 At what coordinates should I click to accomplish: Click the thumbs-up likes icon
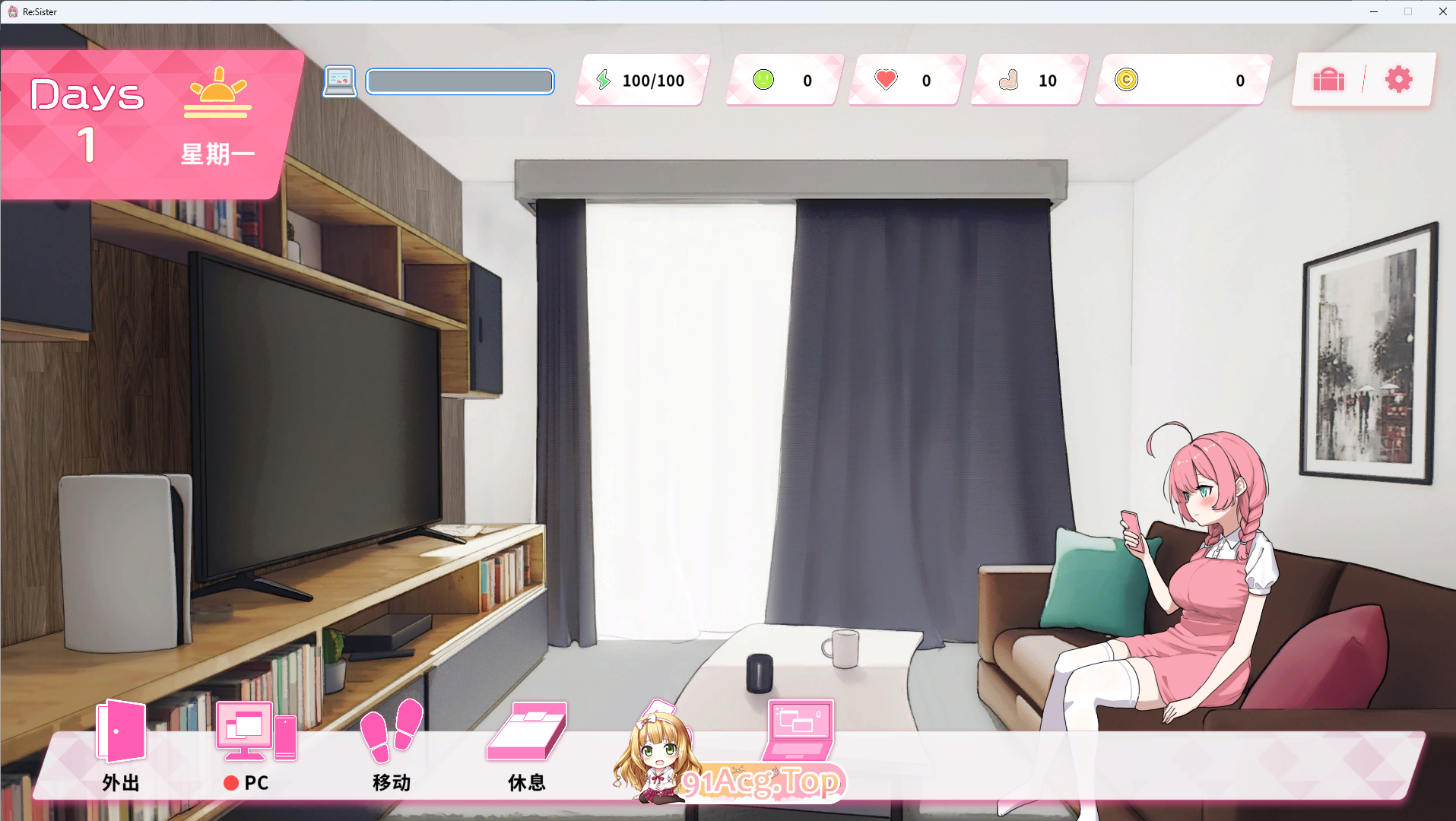(1009, 79)
